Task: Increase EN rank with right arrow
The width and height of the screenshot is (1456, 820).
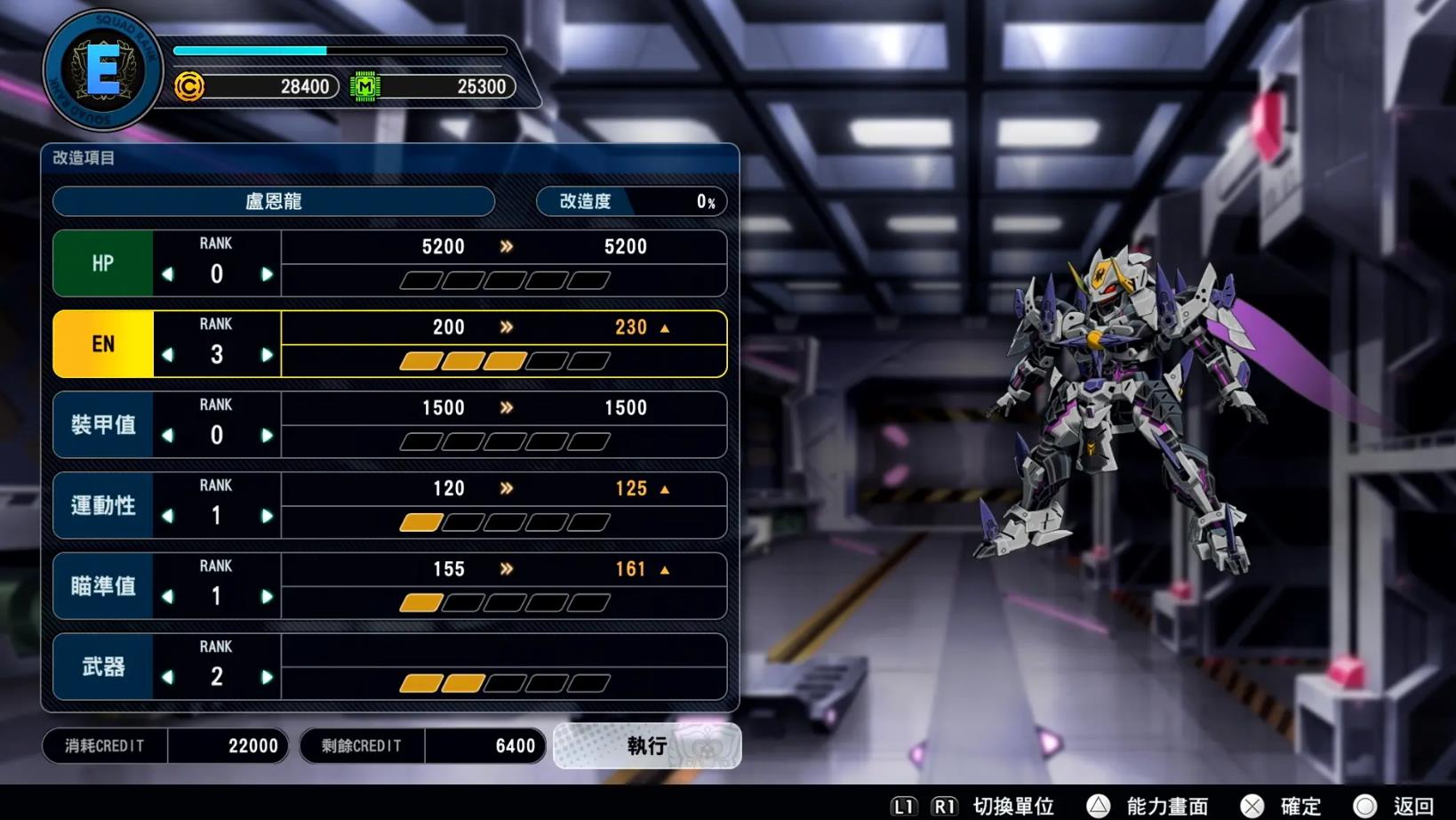Action: click(267, 356)
